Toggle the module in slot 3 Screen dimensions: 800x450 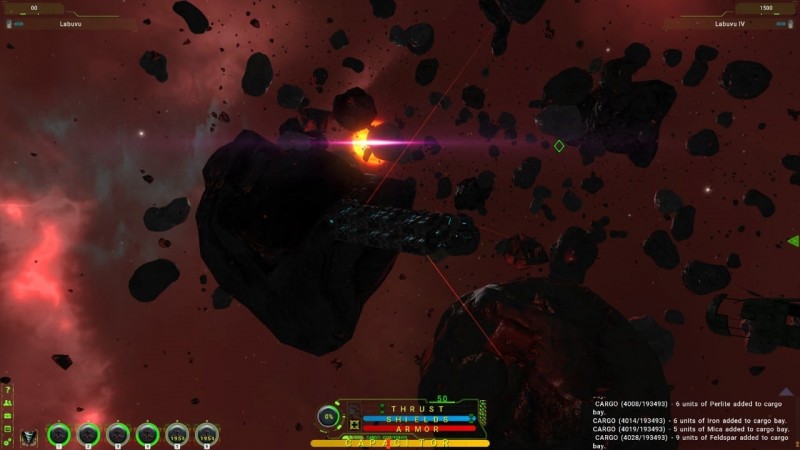[118, 435]
